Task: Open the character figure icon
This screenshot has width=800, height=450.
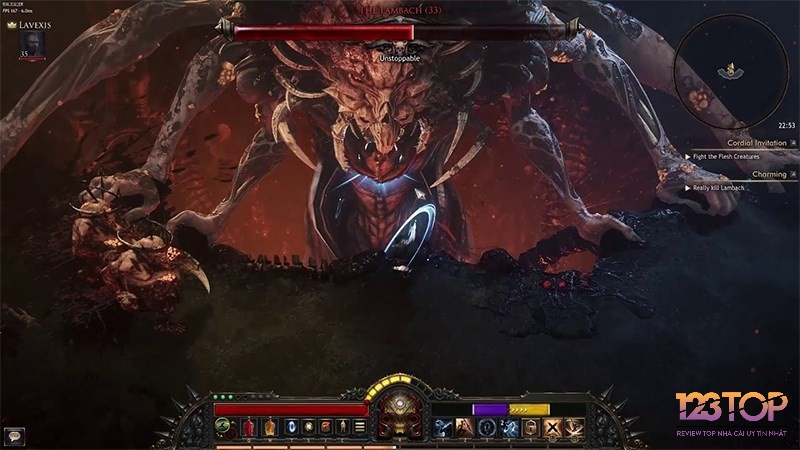Action: click(x=342, y=428)
